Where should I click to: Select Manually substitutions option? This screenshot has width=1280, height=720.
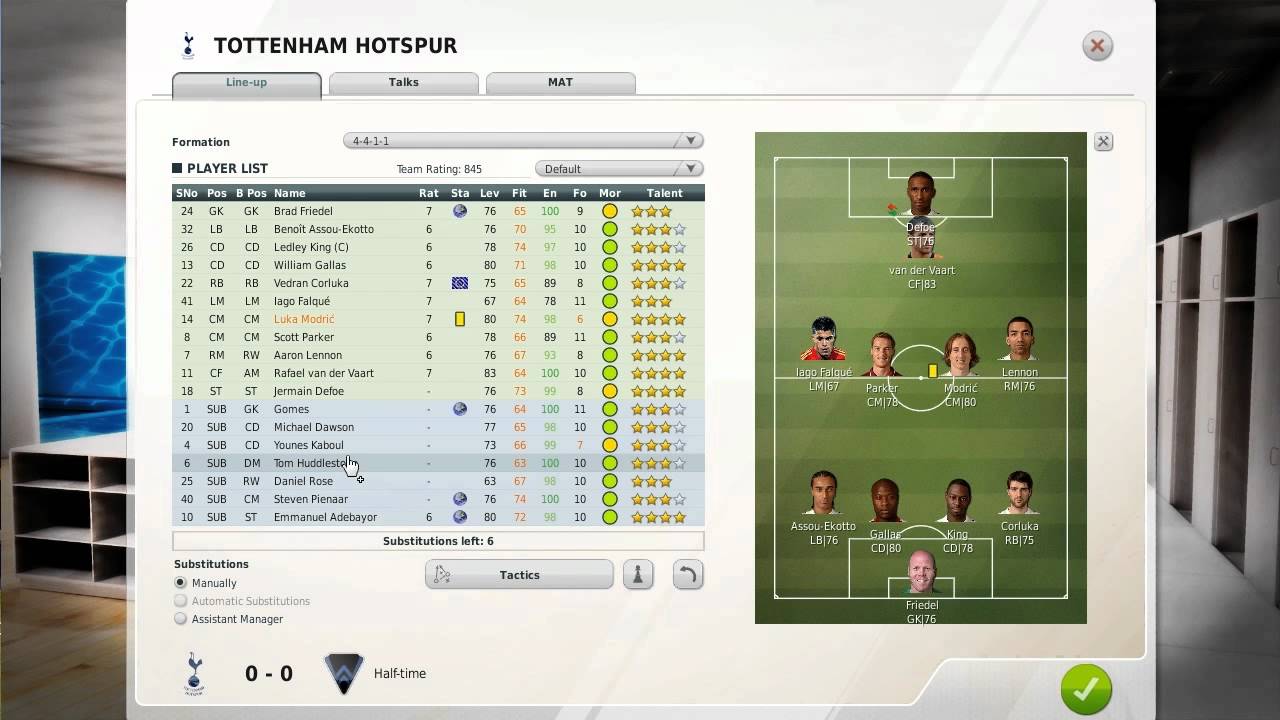[x=181, y=583]
